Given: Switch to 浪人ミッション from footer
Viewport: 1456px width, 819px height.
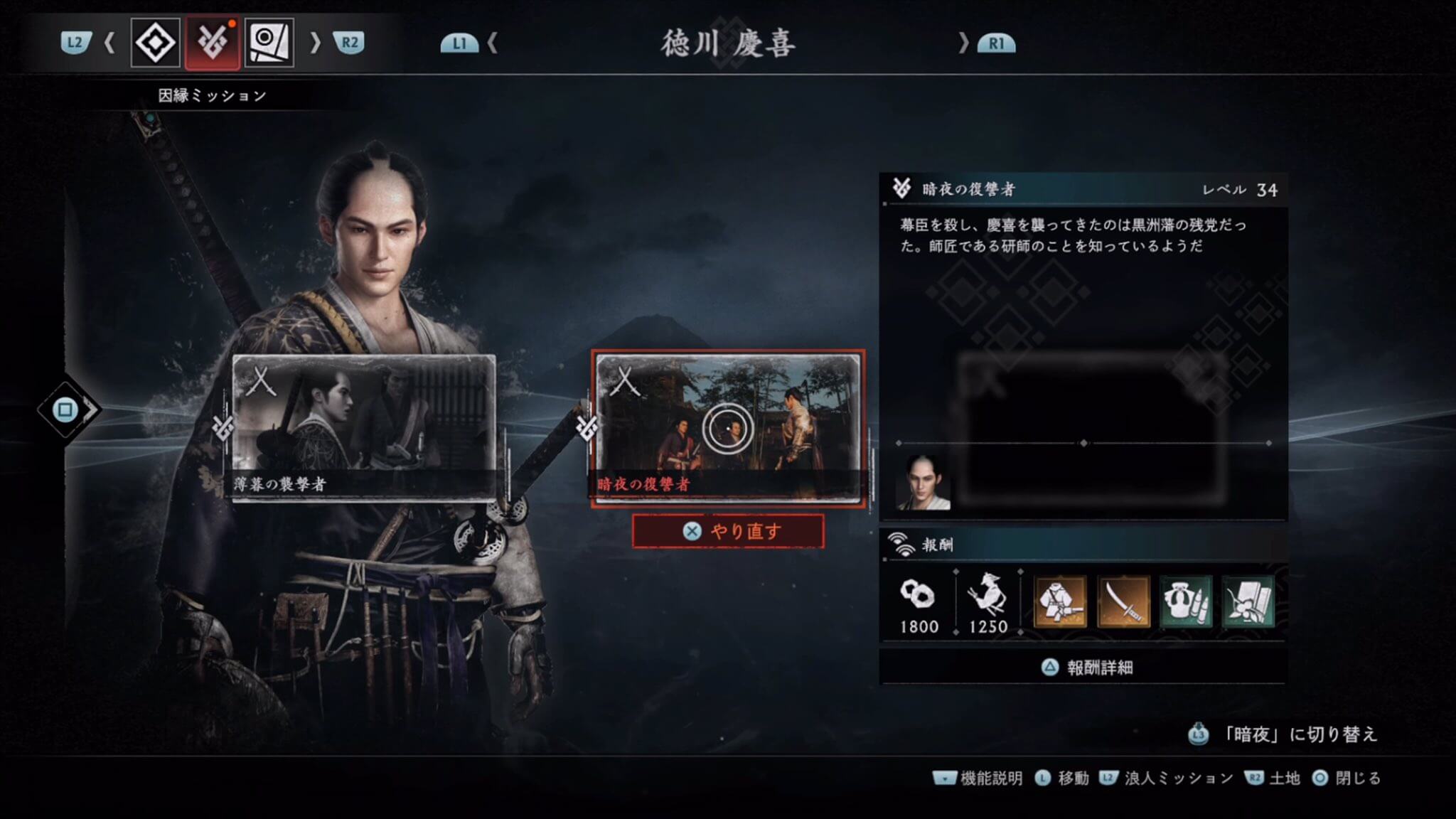Looking at the screenshot, I should 1167,778.
